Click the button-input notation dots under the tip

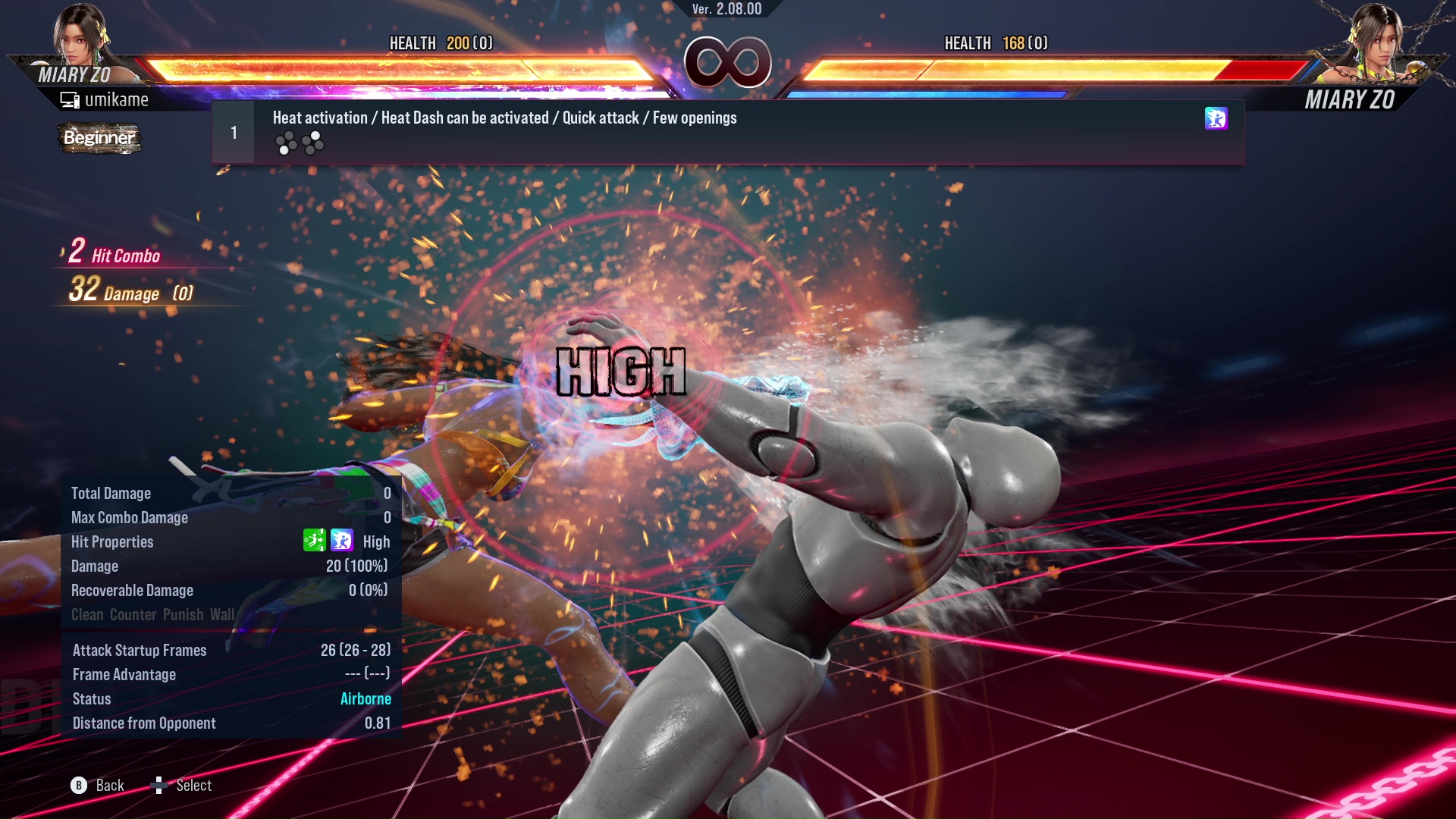coord(299,143)
